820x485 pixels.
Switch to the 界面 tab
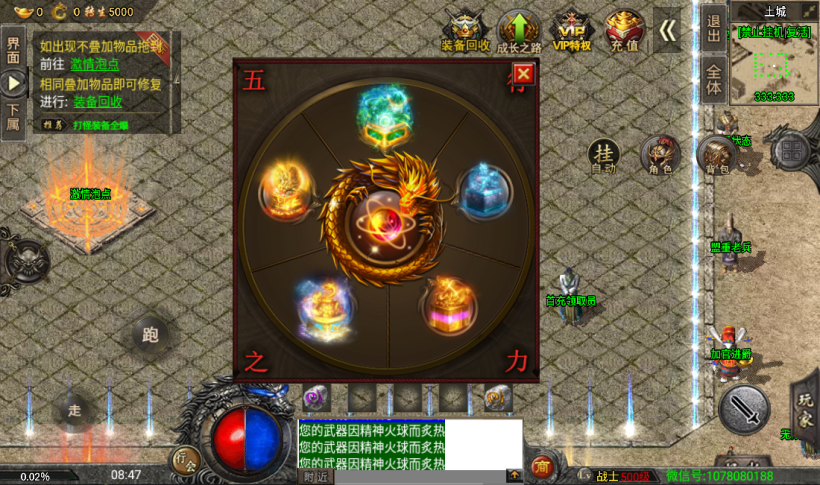pos(13,45)
